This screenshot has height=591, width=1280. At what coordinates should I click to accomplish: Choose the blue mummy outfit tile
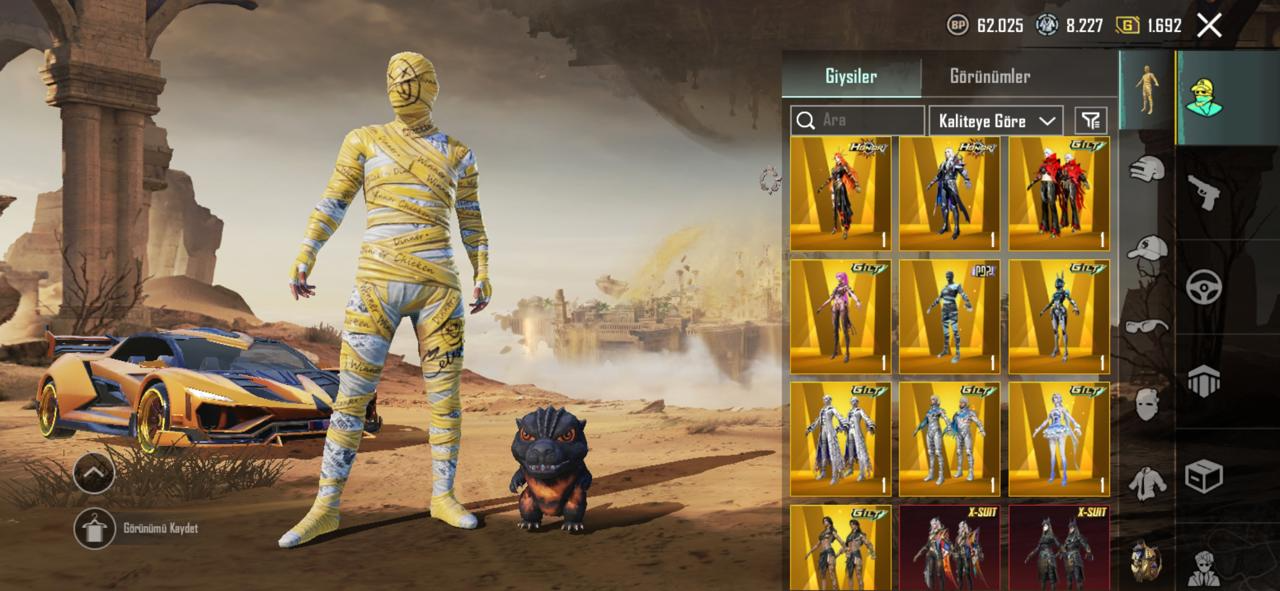tap(949, 316)
